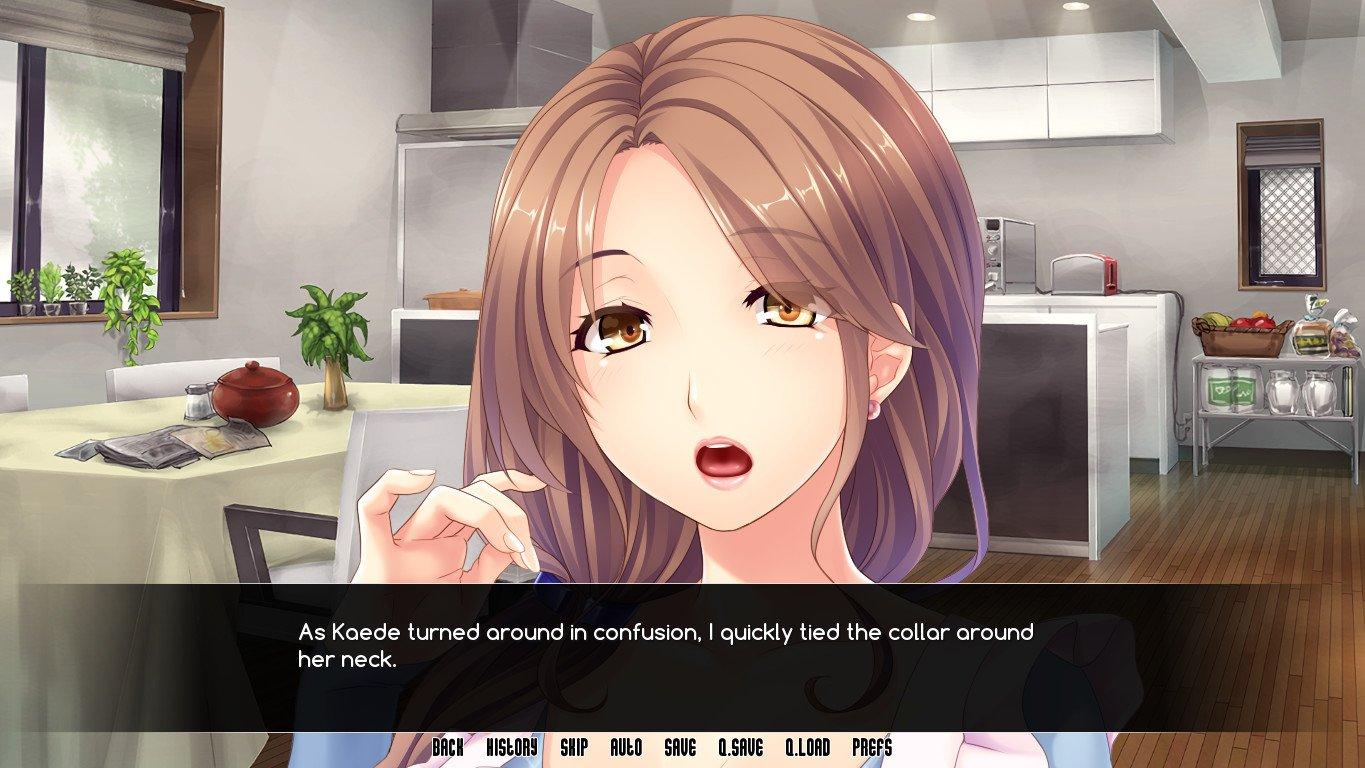This screenshot has height=768, width=1365.
Task: Go Back to the previous dialogue line
Action: tap(450, 745)
